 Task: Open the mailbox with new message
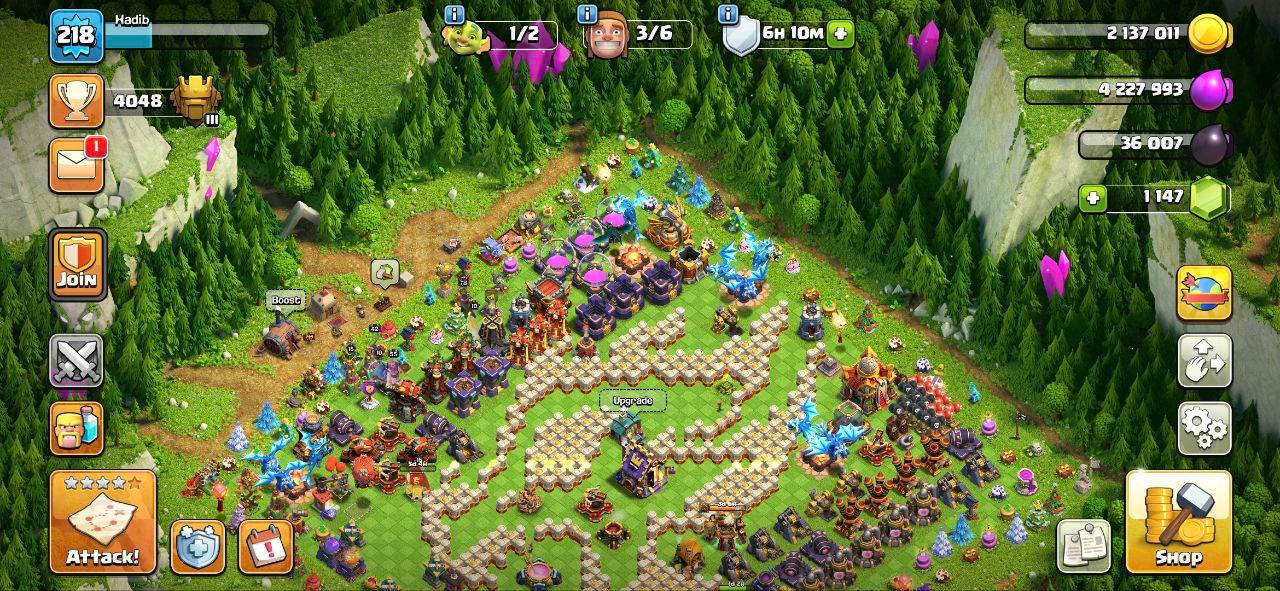point(77,164)
